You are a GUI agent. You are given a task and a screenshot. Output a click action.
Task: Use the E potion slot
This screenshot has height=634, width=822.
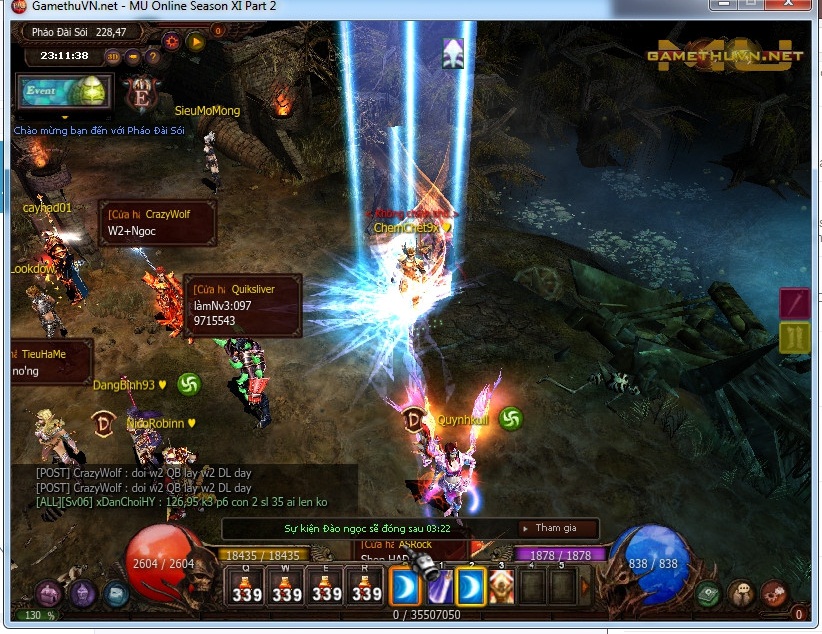(327, 586)
